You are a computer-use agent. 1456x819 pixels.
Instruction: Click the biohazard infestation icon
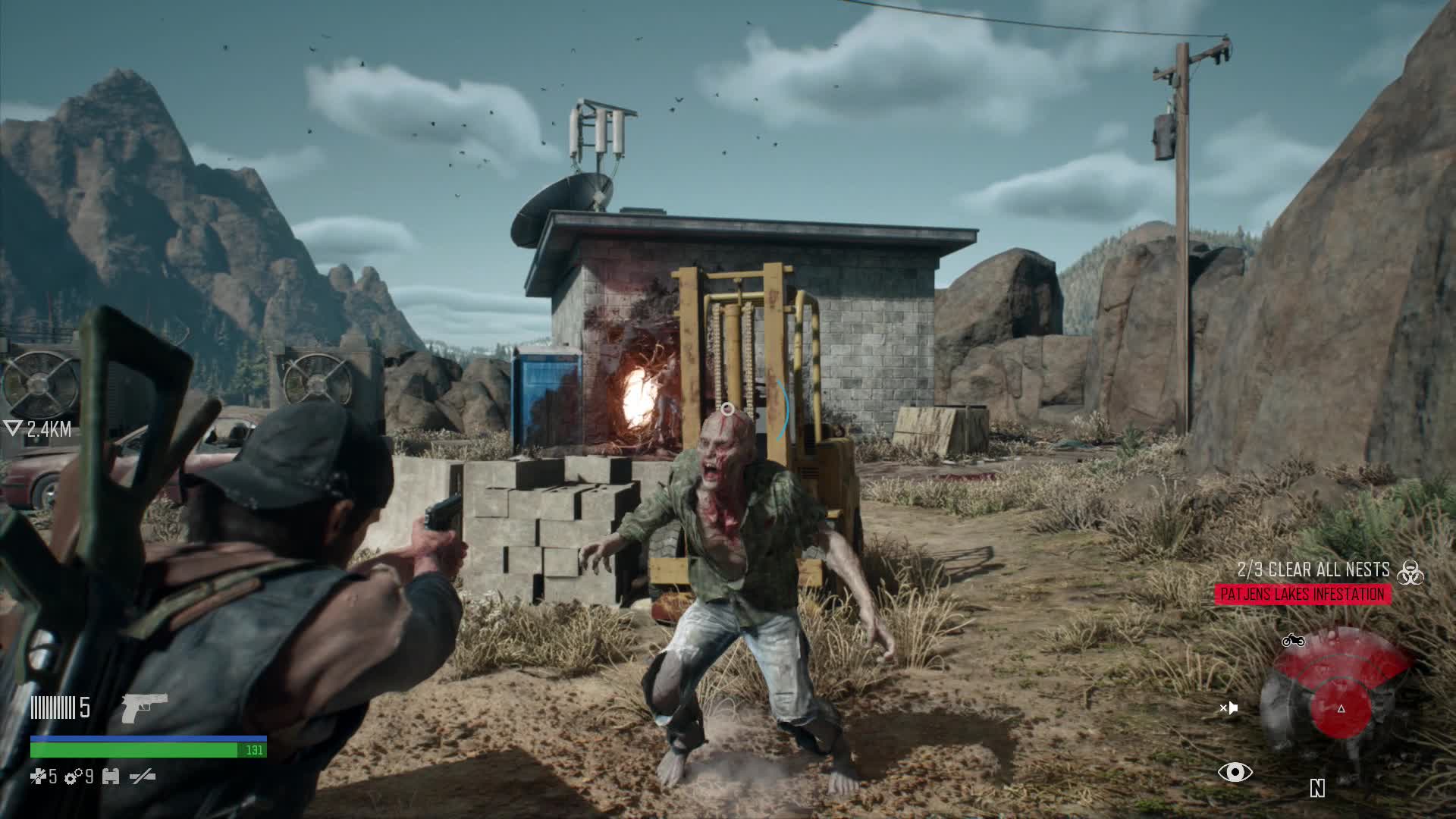1410,572
